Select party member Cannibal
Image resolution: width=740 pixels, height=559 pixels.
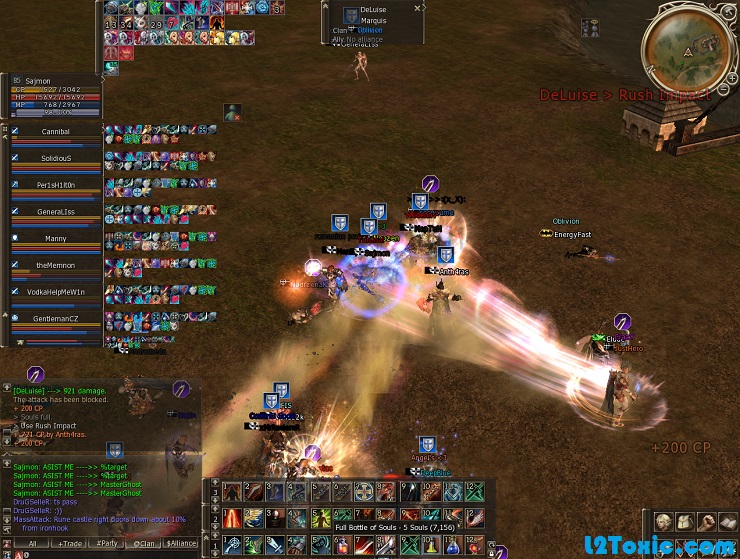[x=55, y=131]
